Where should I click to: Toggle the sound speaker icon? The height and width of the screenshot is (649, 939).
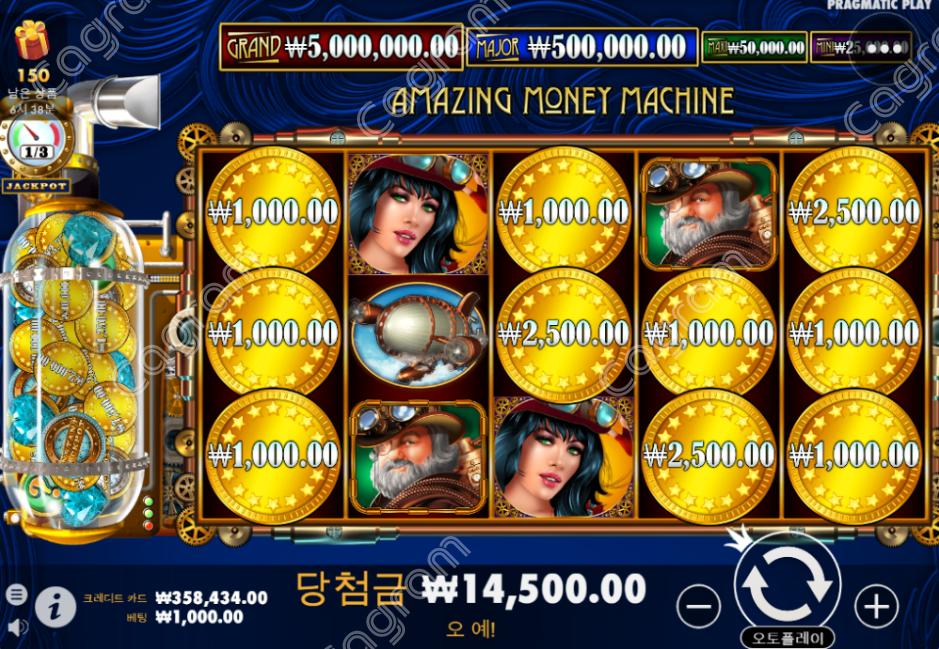(16, 627)
